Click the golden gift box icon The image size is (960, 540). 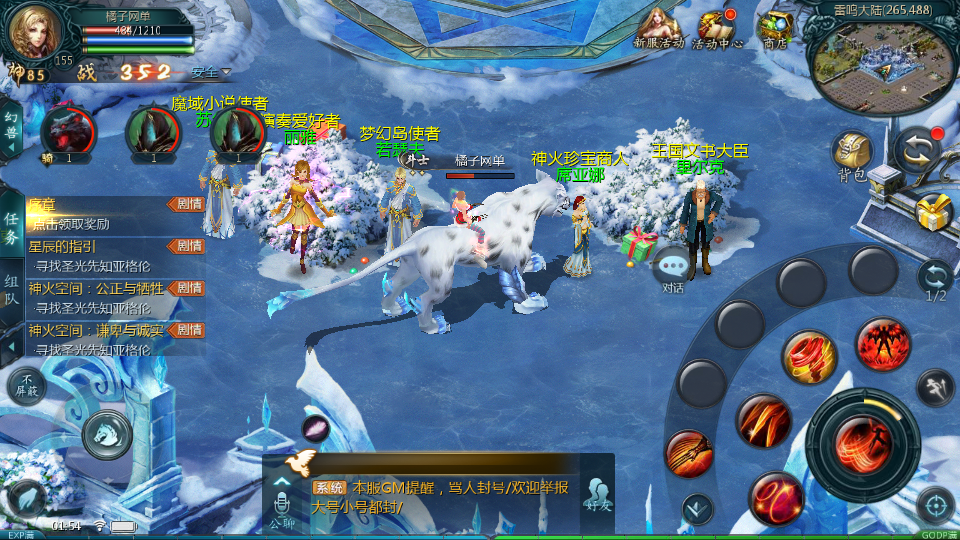tap(934, 212)
